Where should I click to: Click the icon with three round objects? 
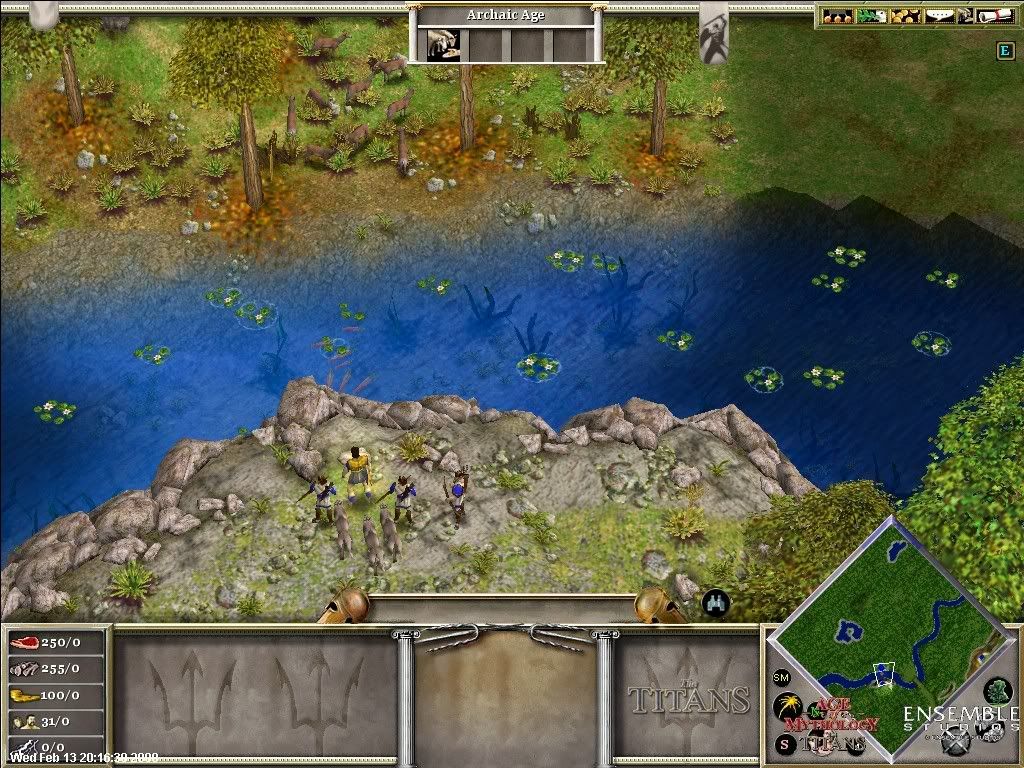838,16
